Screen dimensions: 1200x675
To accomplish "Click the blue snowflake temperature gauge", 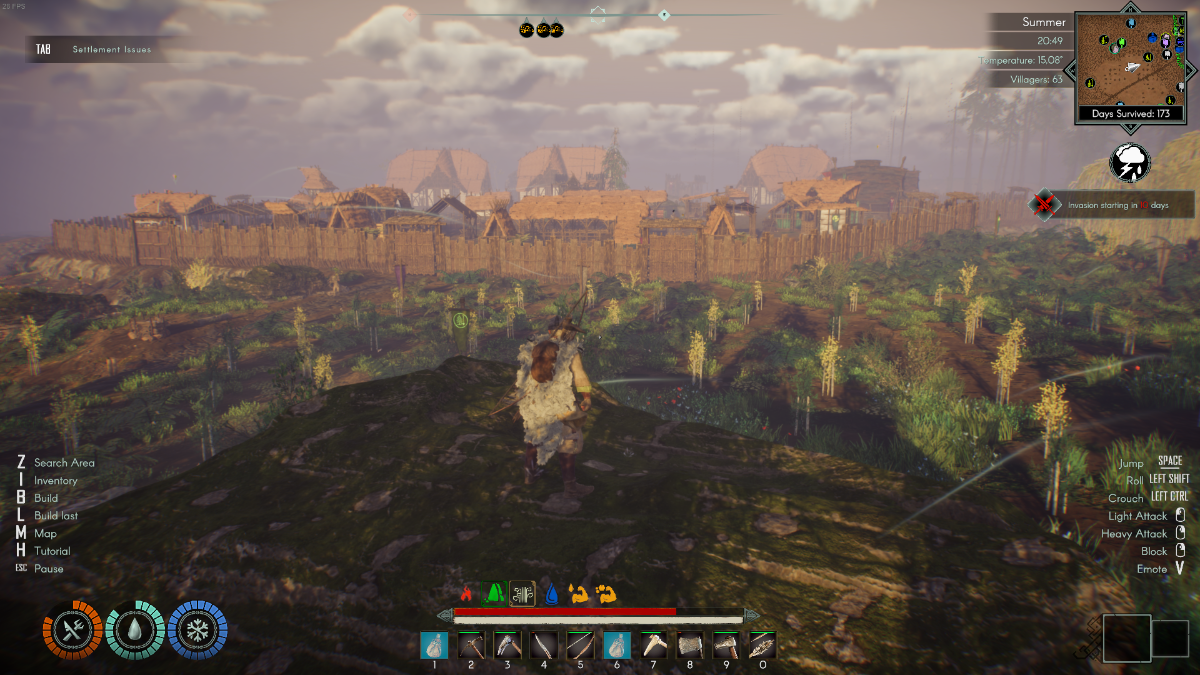I will pos(197,631).
